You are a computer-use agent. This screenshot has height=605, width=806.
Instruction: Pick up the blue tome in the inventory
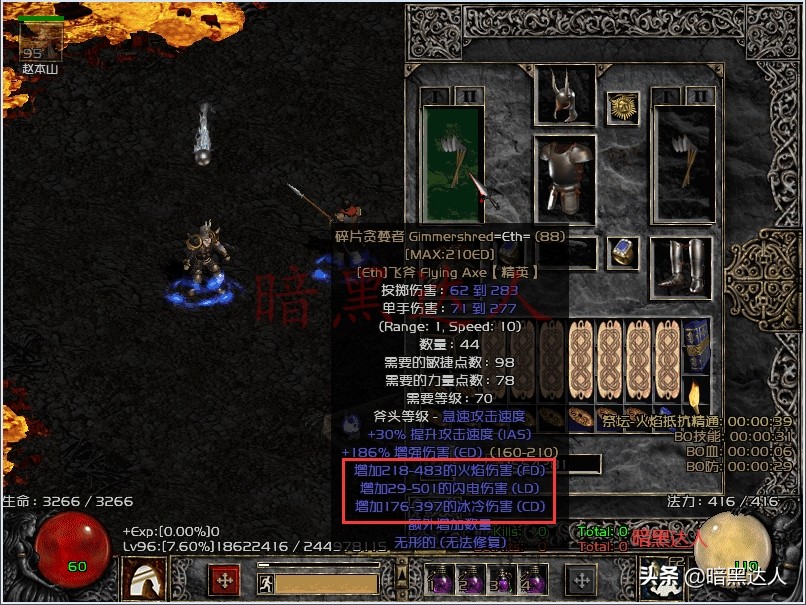697,346
